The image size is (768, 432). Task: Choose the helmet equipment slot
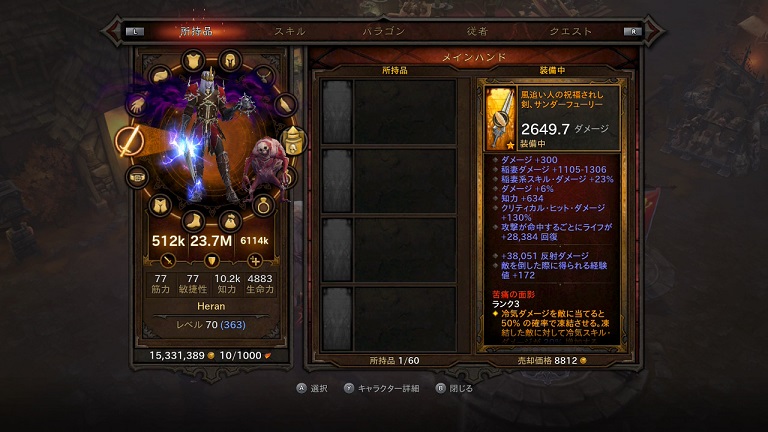229,59
